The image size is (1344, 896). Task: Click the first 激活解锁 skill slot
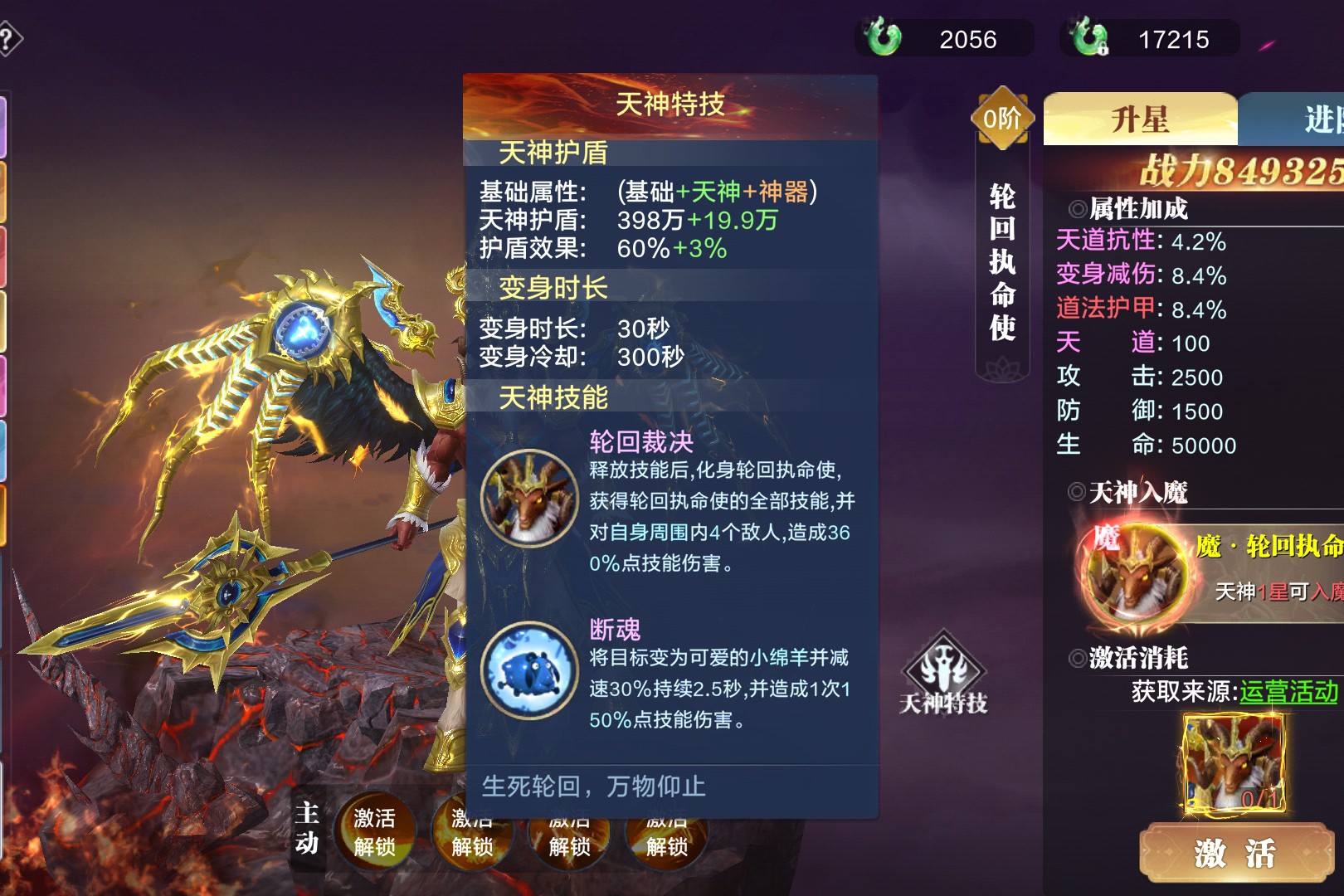(374, 832)
